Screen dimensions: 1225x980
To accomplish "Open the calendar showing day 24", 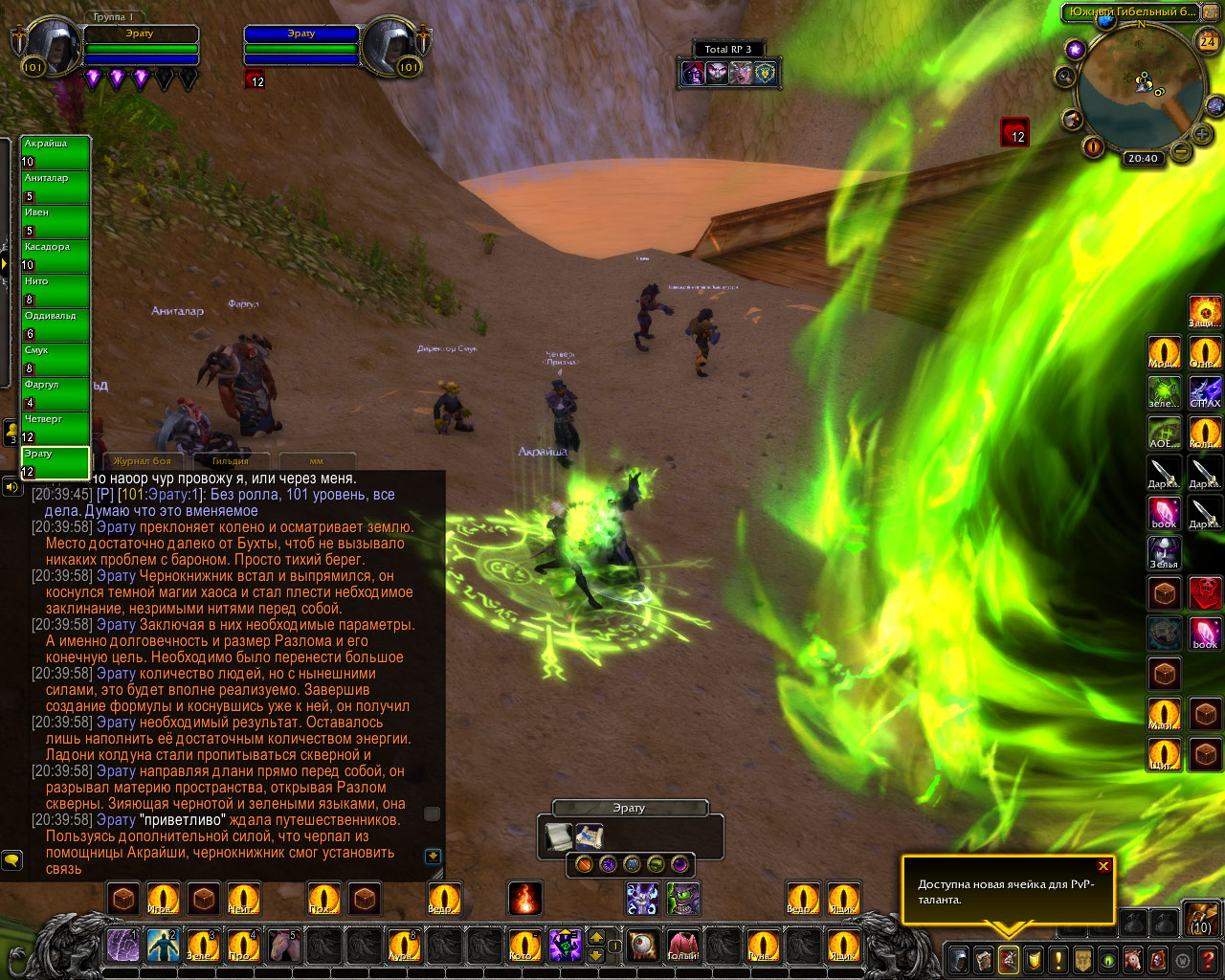I will (x=1208, y=41).
